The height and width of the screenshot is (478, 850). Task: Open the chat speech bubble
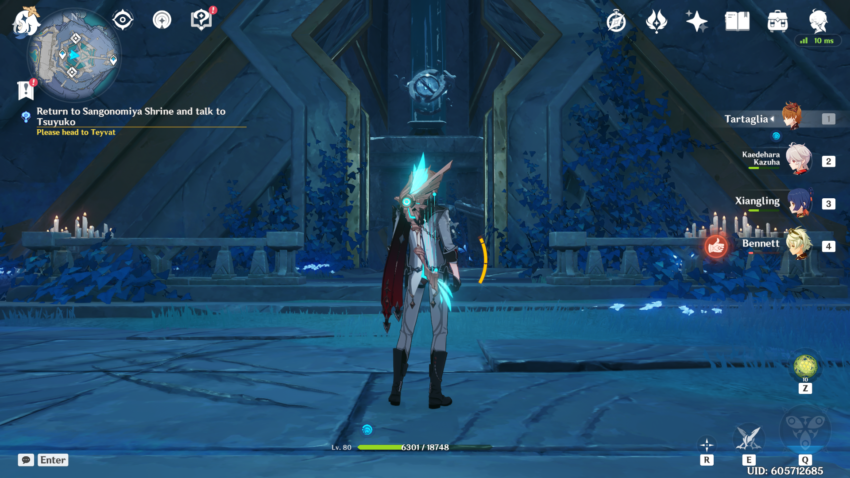[26, 460]
